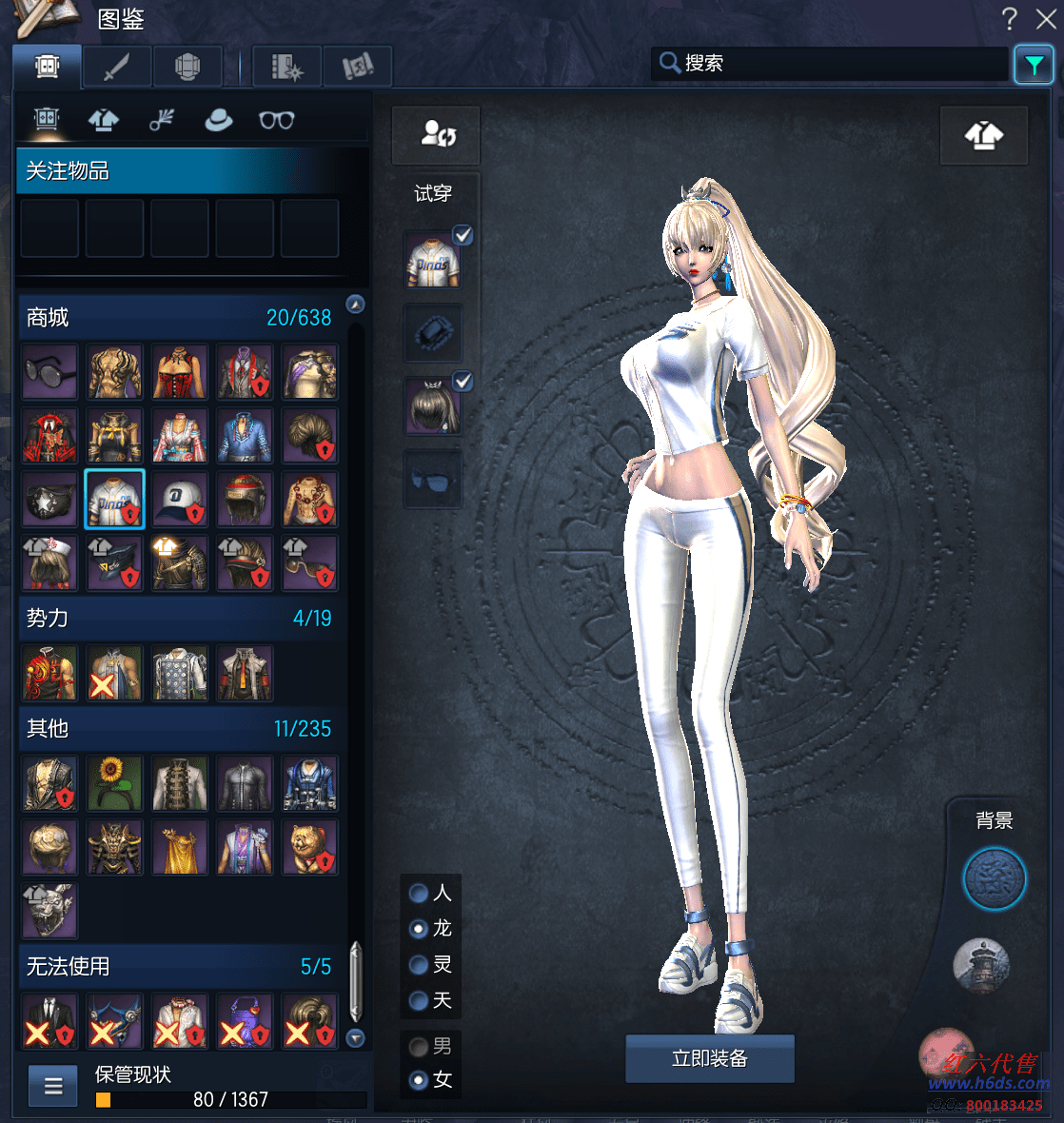This screenshot has height=1123, width=1064.
Task: Choose the white D baseball cap
Action: pyautogui.click(x=179, y=499)
